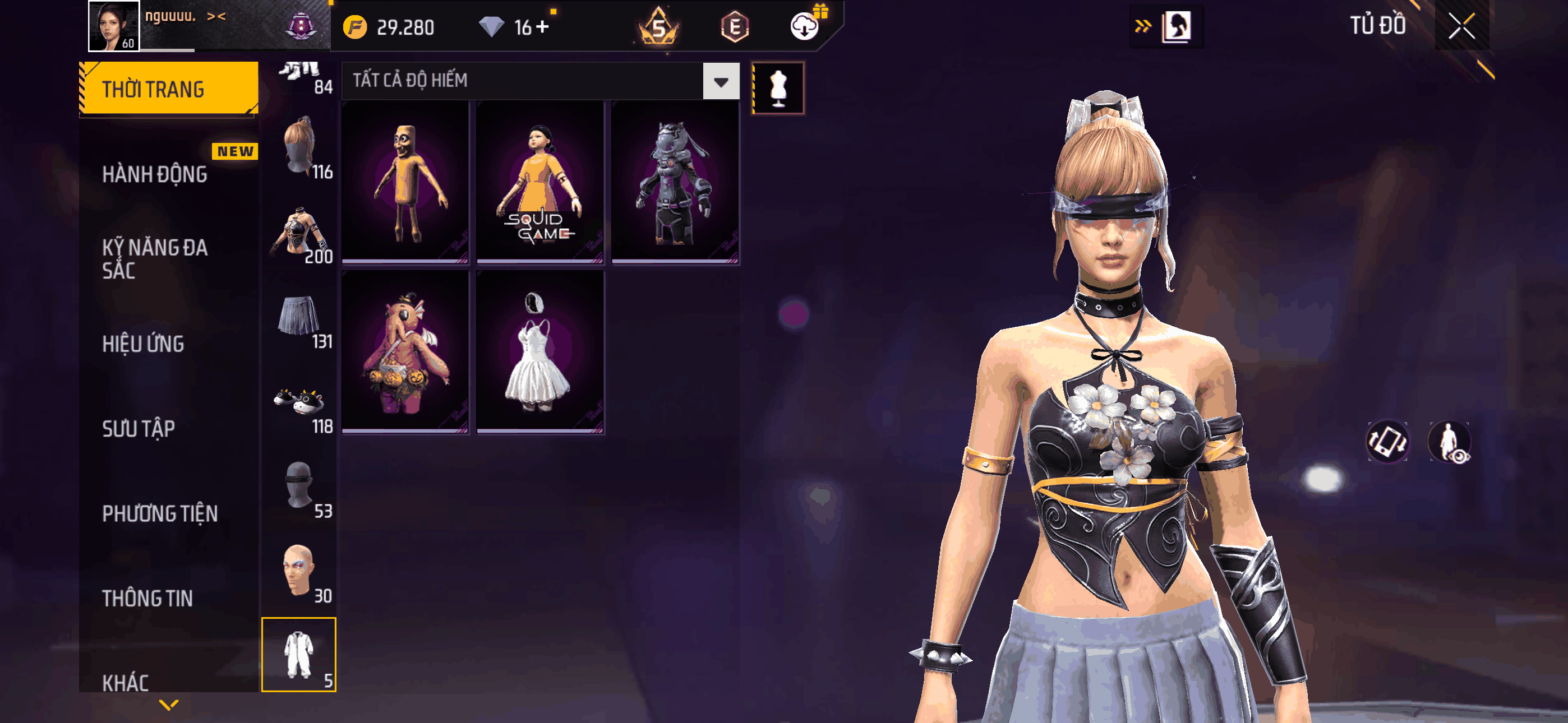This screenshot has width=1568, height=723.
Task: Toggle the character view eye icon
Action: 1449,442
